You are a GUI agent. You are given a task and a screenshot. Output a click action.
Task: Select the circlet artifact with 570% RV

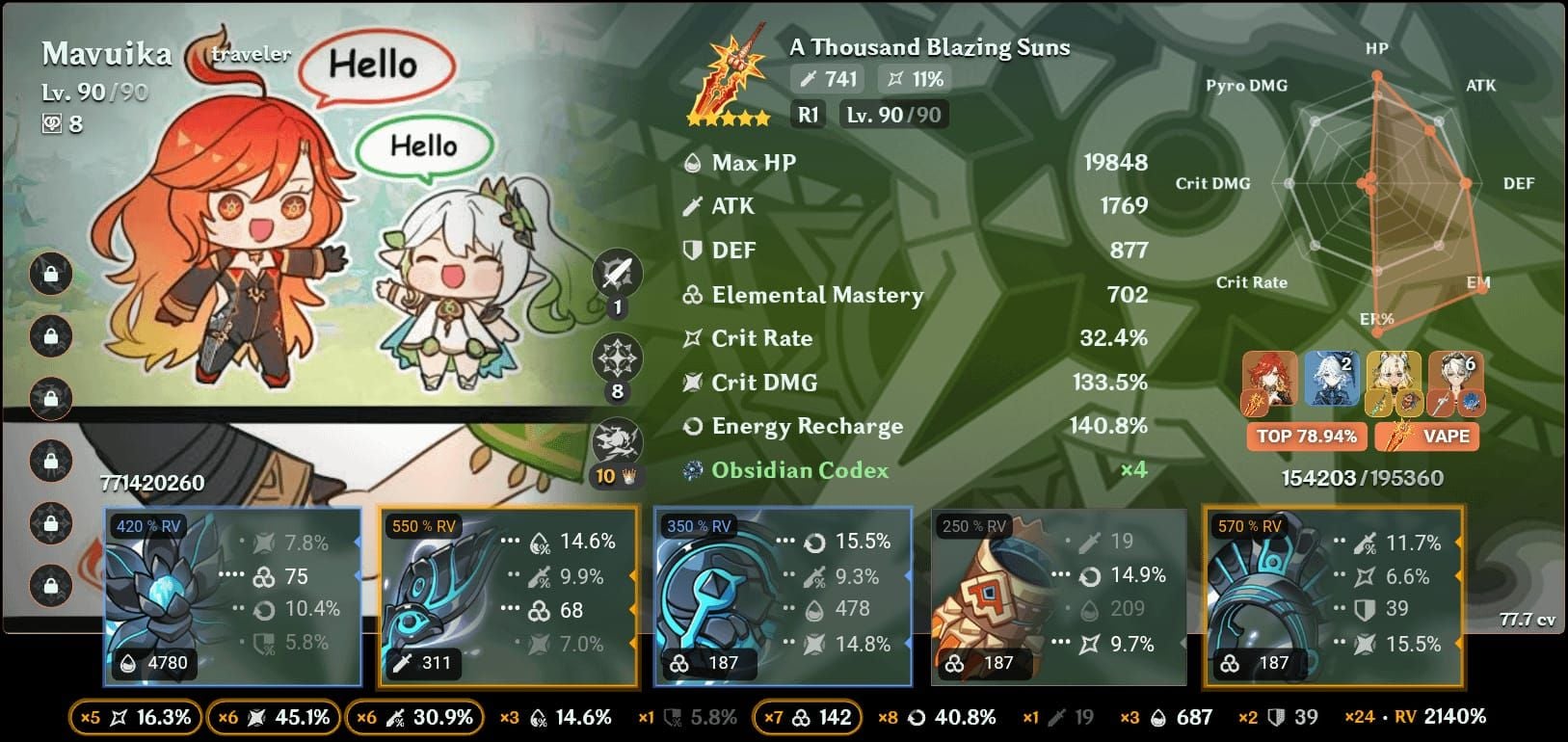point(1333,596)
